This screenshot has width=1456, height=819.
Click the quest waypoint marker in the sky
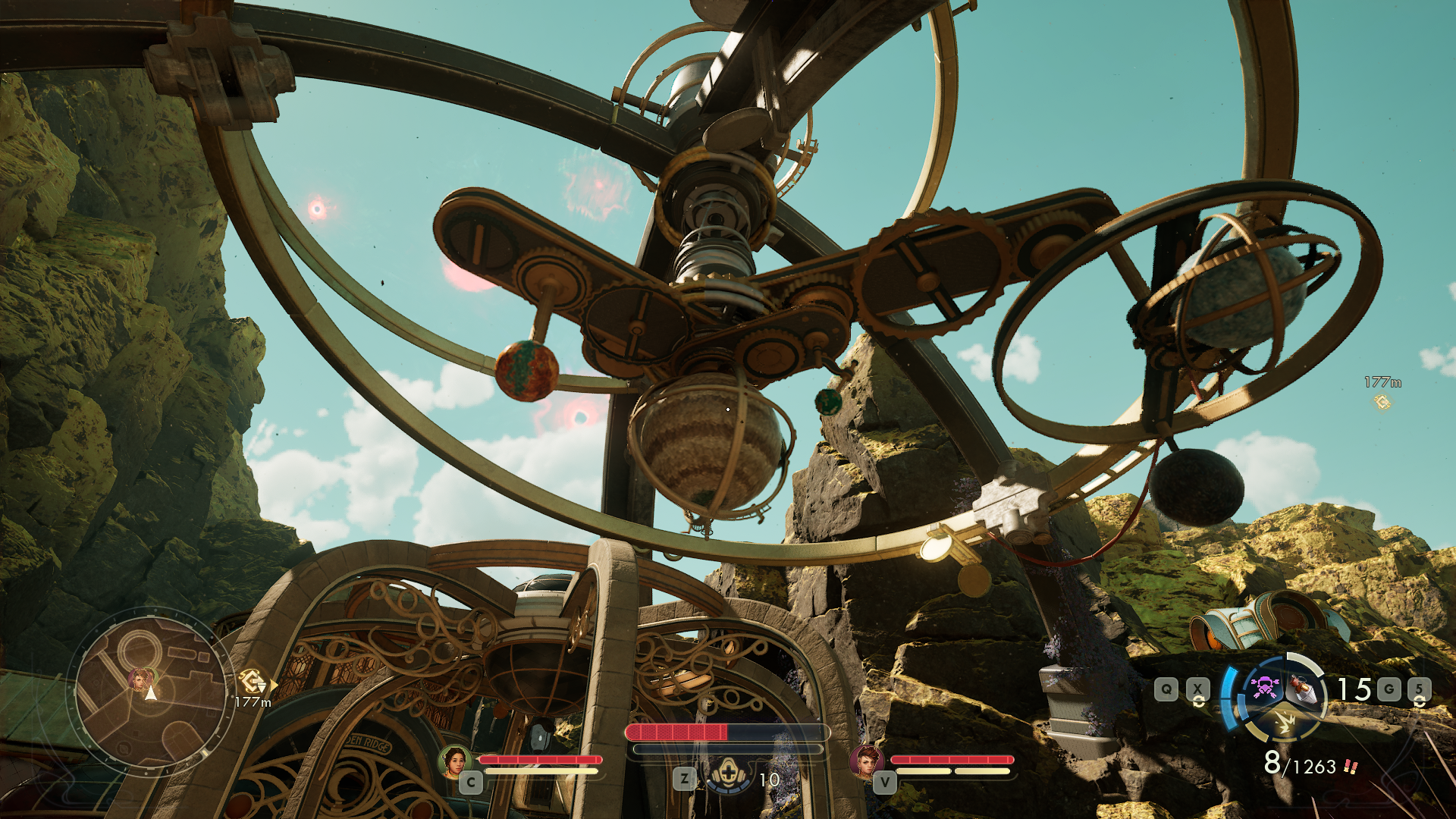click(x=1382, y=402)
